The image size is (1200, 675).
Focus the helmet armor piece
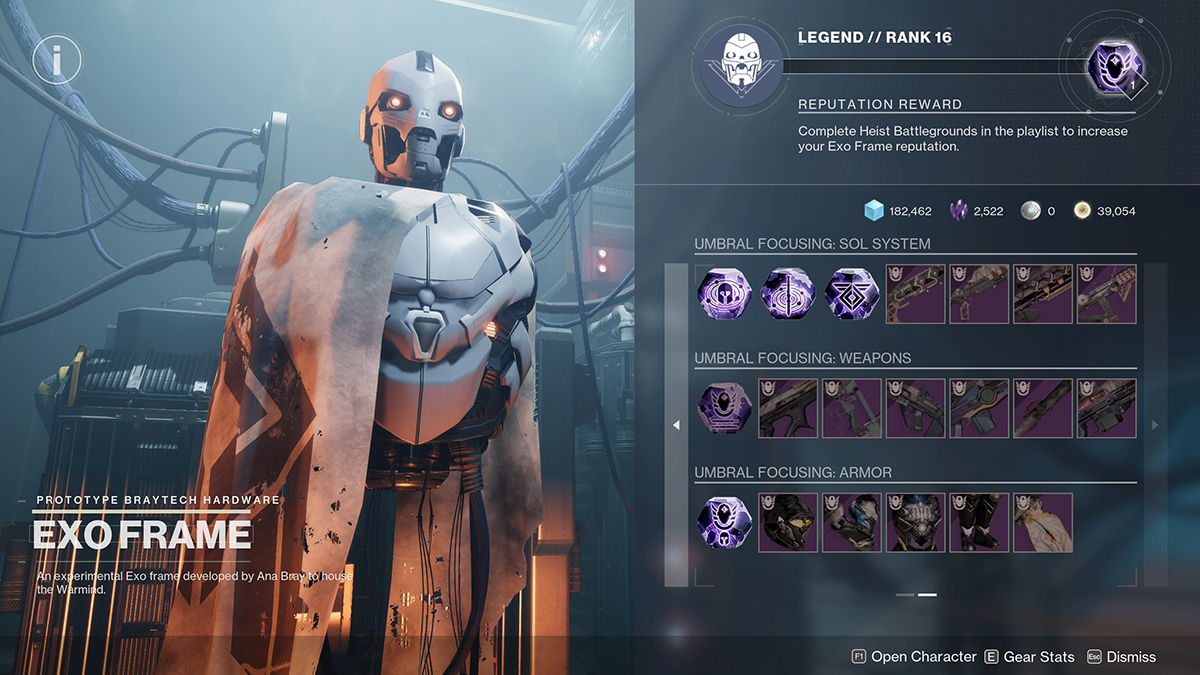click(x=789, y=522)
